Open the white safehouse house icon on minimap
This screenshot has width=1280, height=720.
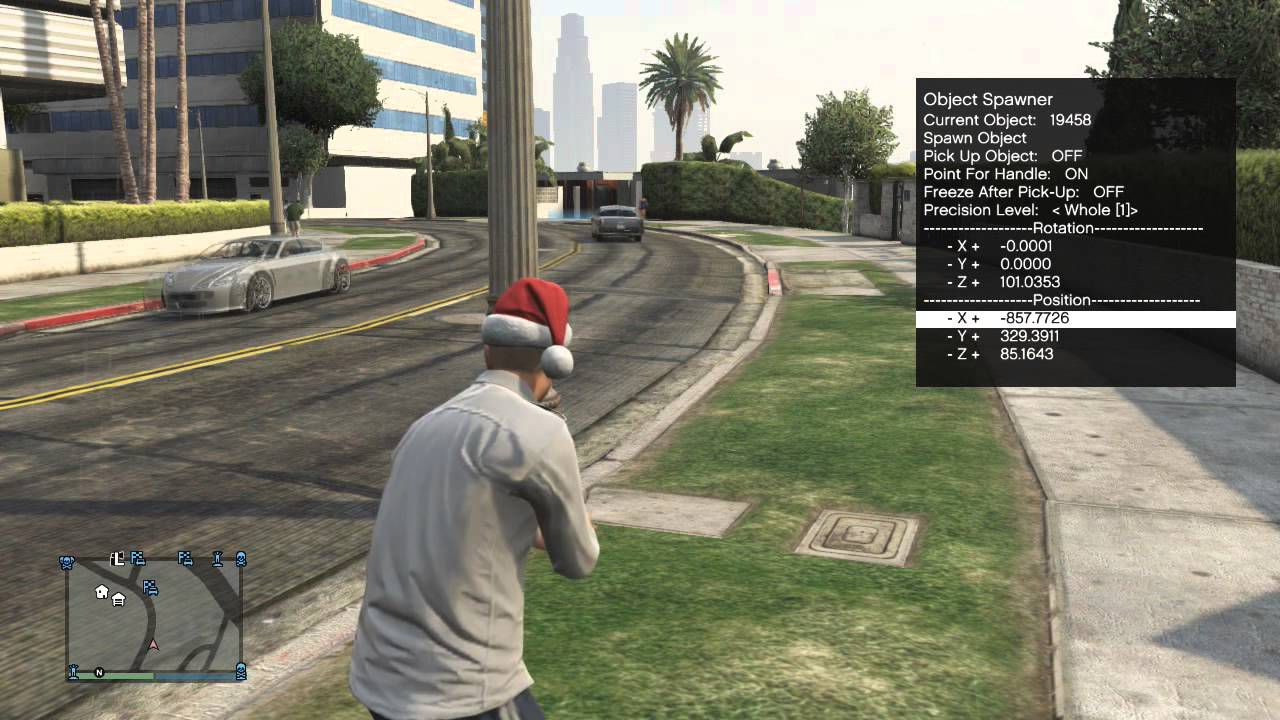click(x=101, y=592)
